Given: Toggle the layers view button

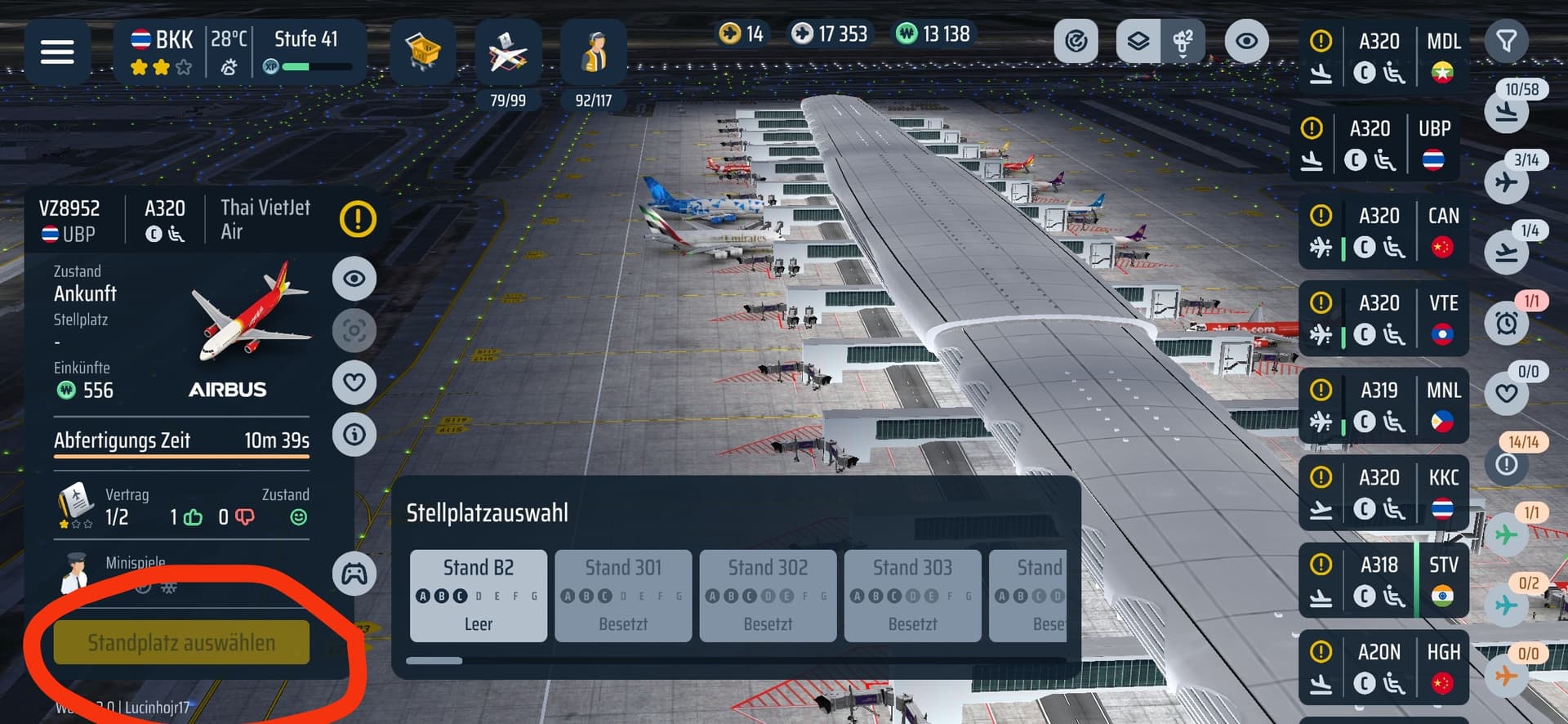Looking at the screenshot, I should pos(1138,41).
